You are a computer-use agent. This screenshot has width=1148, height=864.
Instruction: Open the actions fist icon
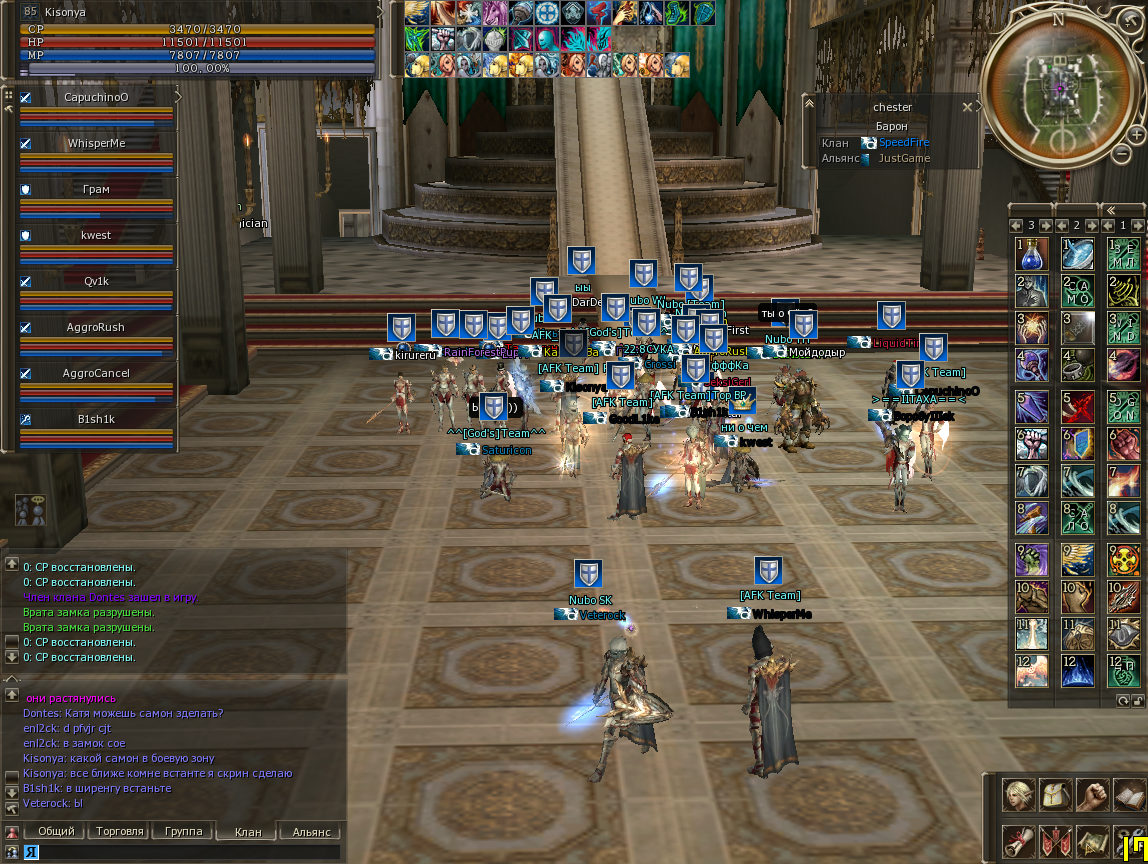[x=1092, y=795]
